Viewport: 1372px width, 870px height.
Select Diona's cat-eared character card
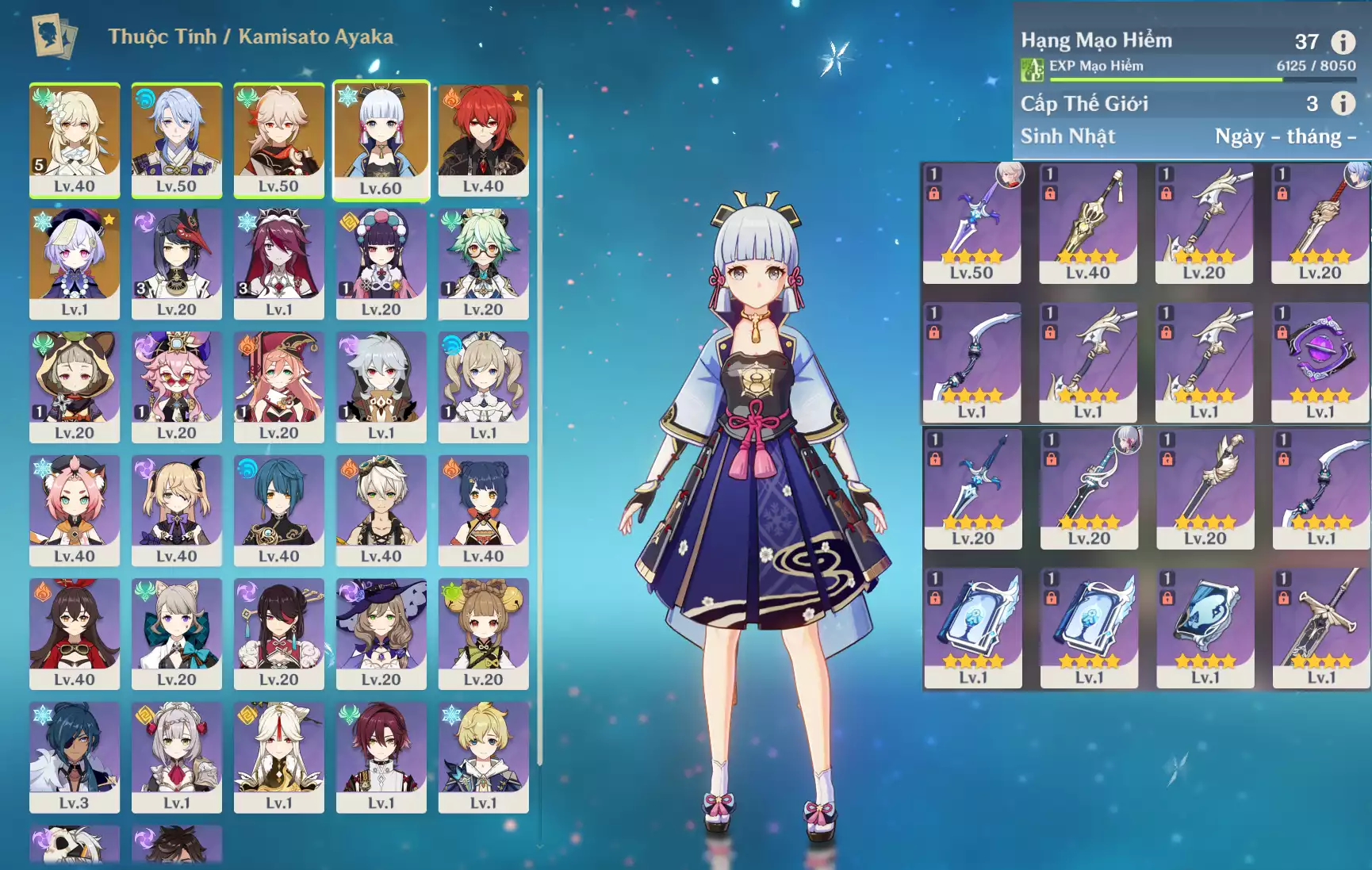pos(75,509)
